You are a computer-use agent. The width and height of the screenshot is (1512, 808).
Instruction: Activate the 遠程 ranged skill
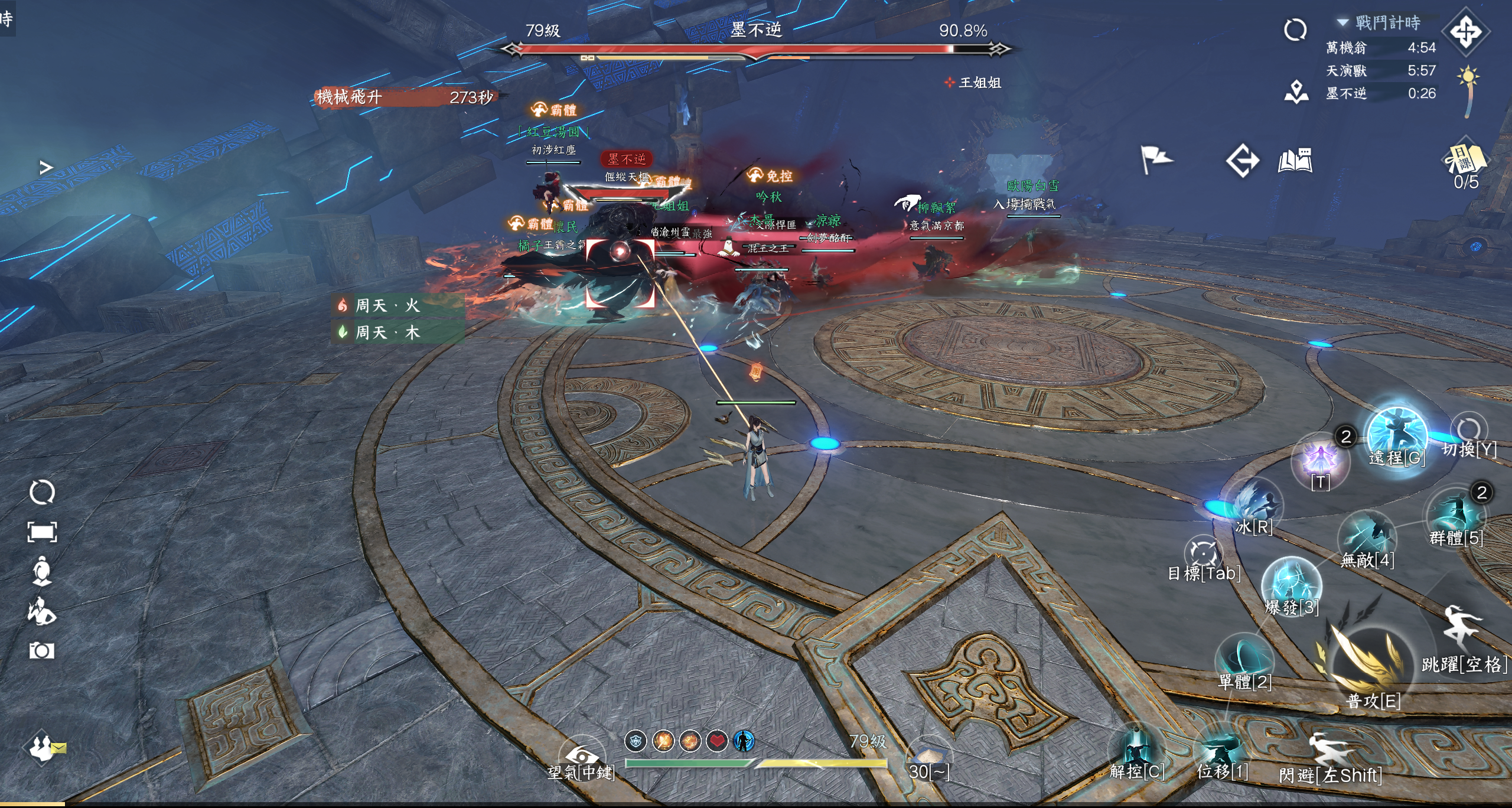point(1396,436)
